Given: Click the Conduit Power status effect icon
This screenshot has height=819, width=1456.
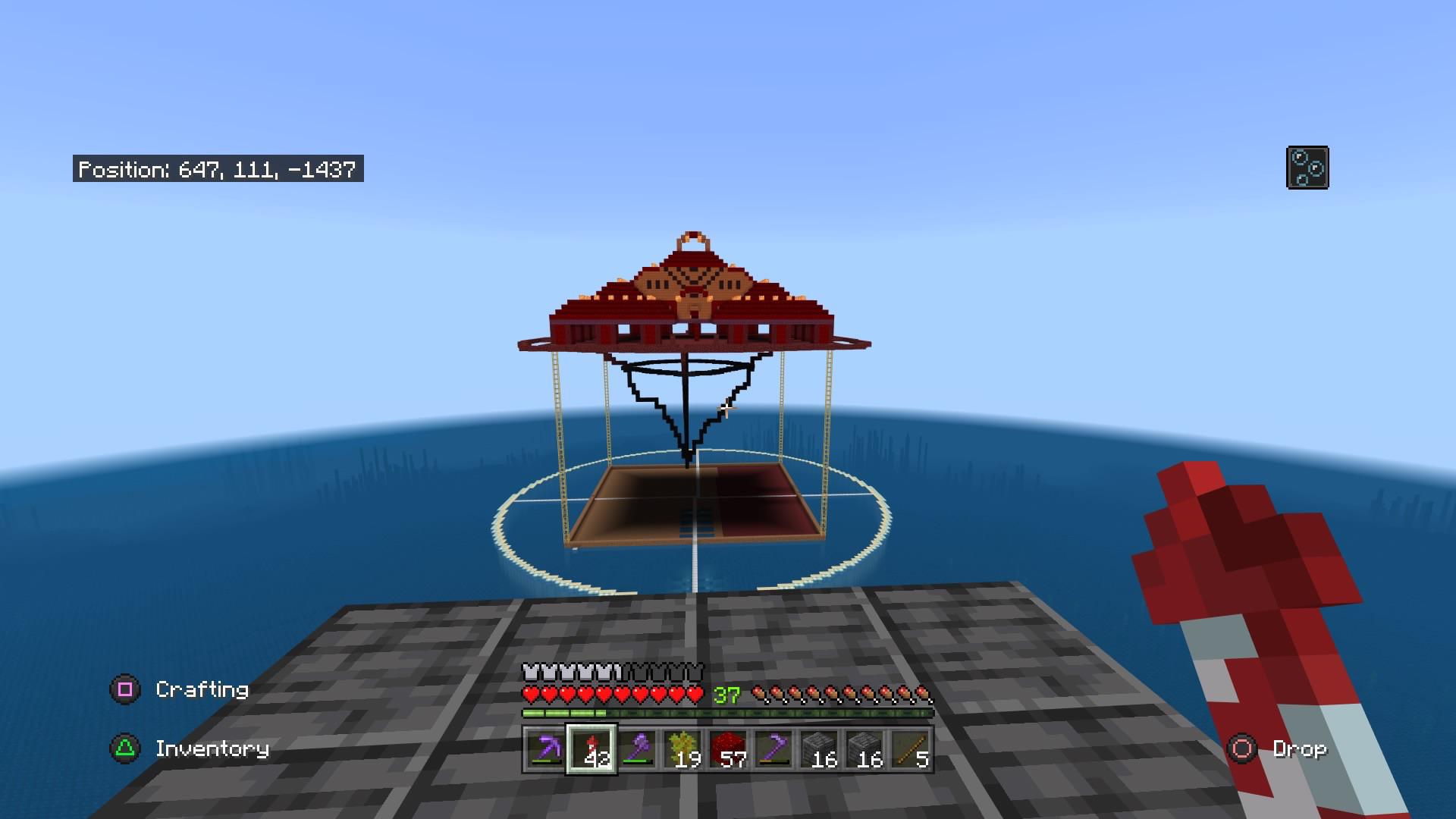Looking at the screenshot, I should click(x=1307, y=167).
